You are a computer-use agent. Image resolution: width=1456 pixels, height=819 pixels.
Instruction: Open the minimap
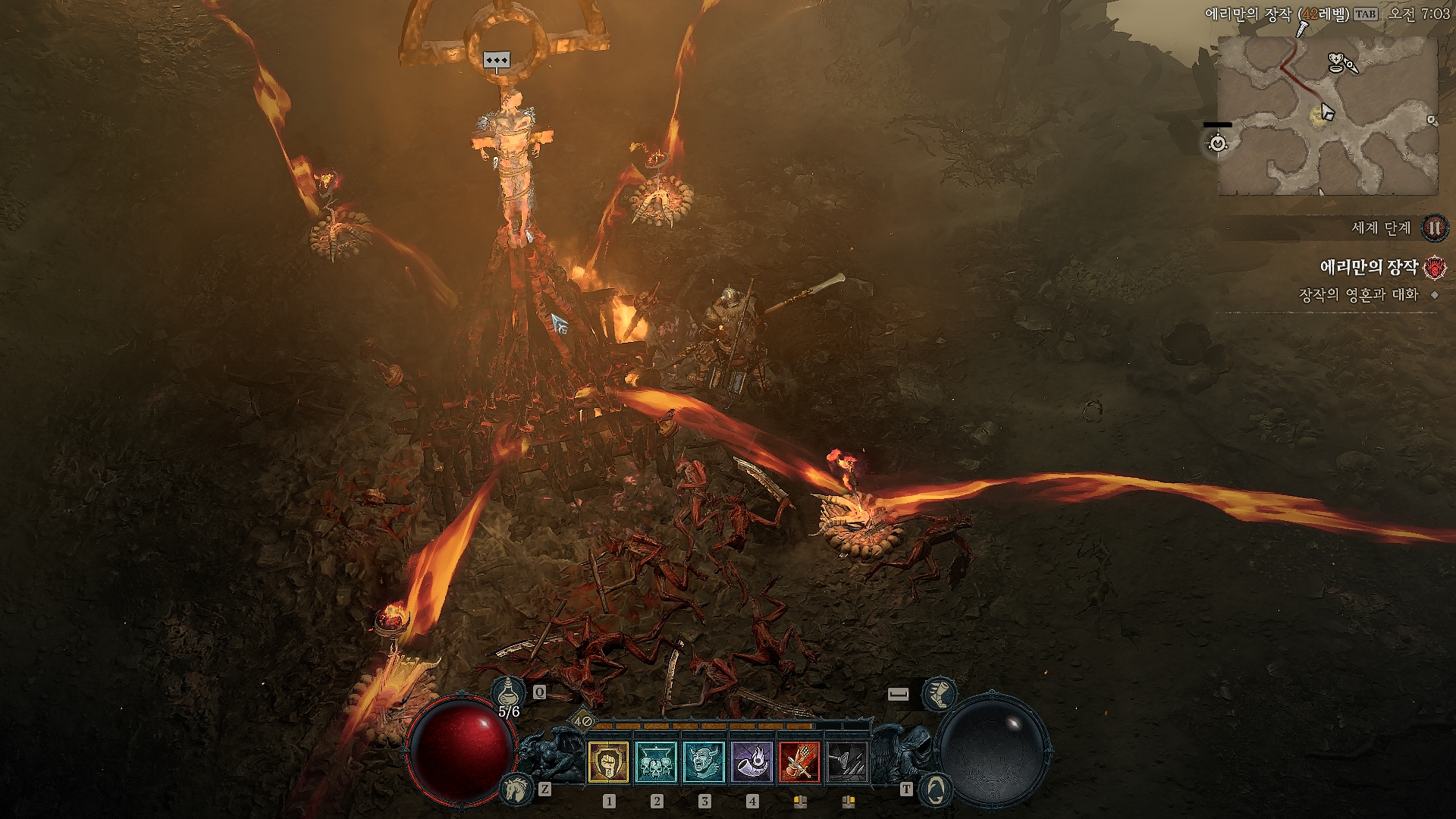[x=1327, y=115]
